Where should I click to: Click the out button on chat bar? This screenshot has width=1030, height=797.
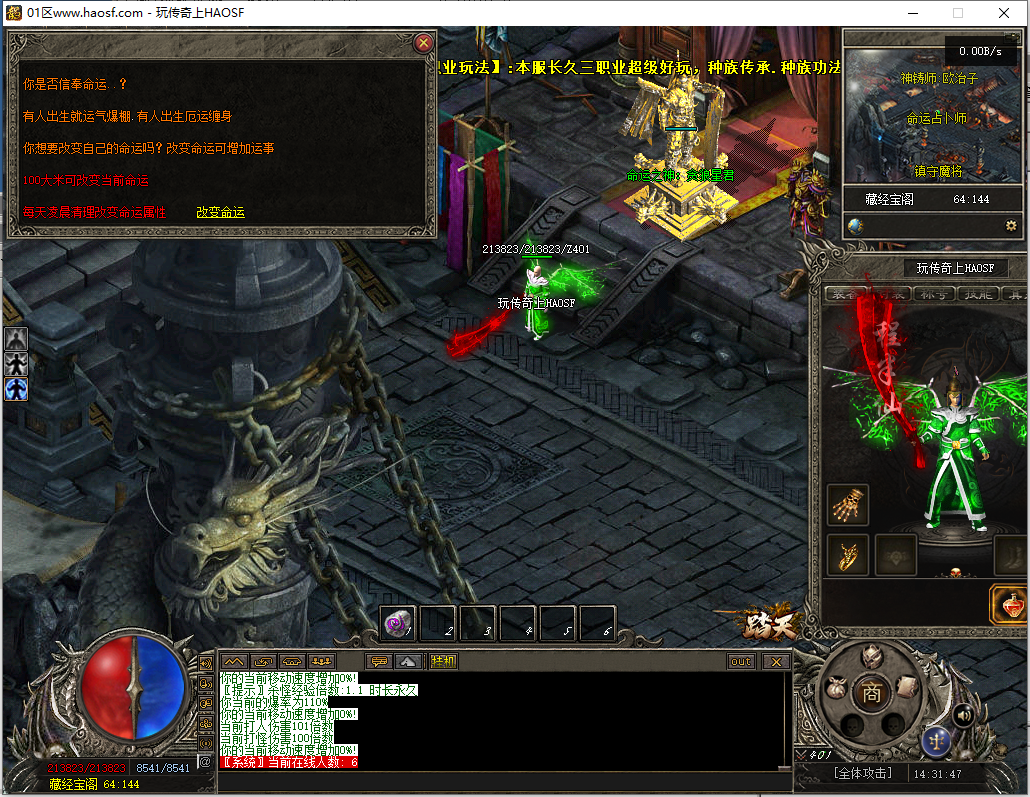[741, 661]
